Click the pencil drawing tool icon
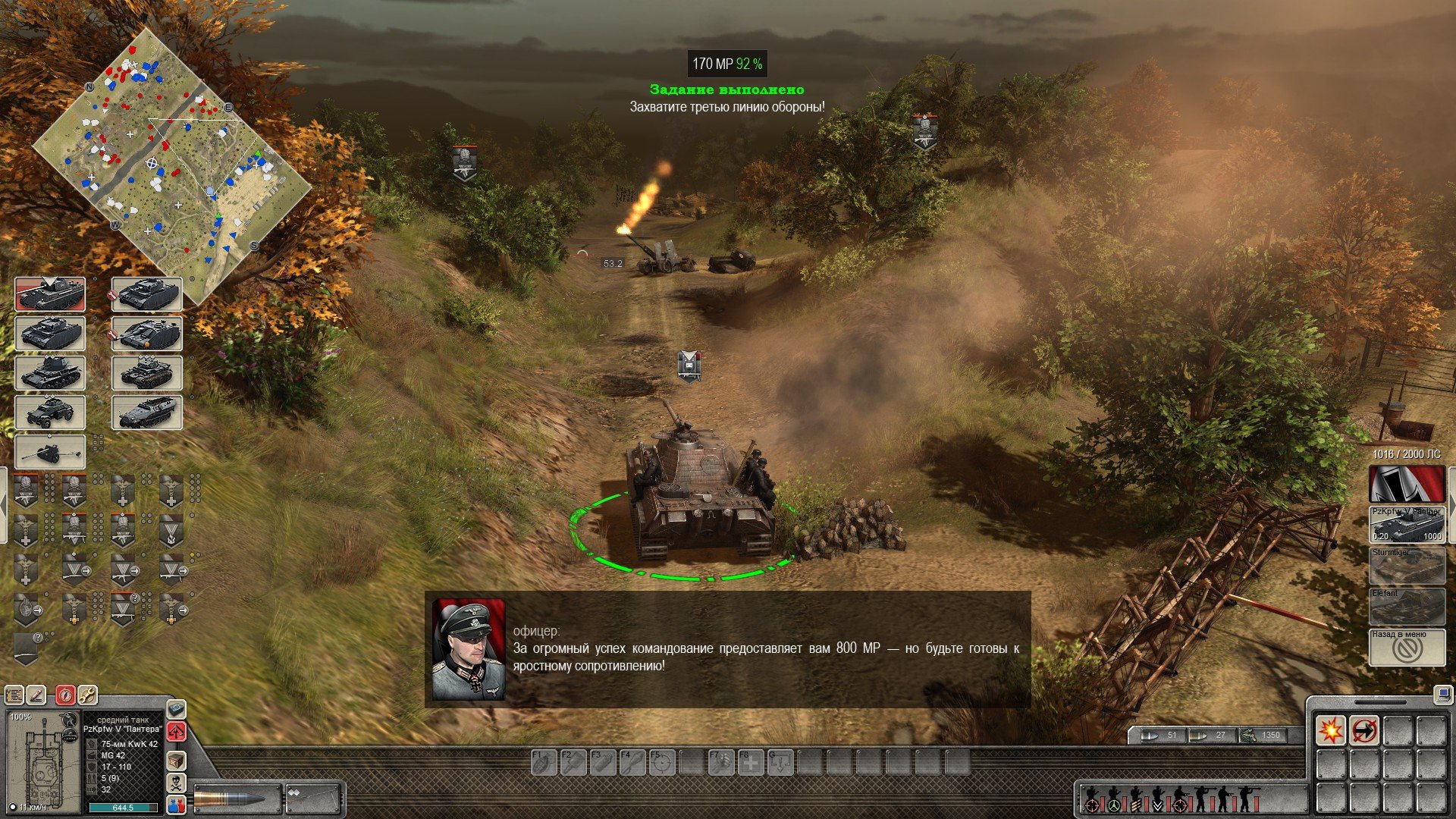Image resolution: width=1456 pixels, height=819 pixels. click(36, 695)
